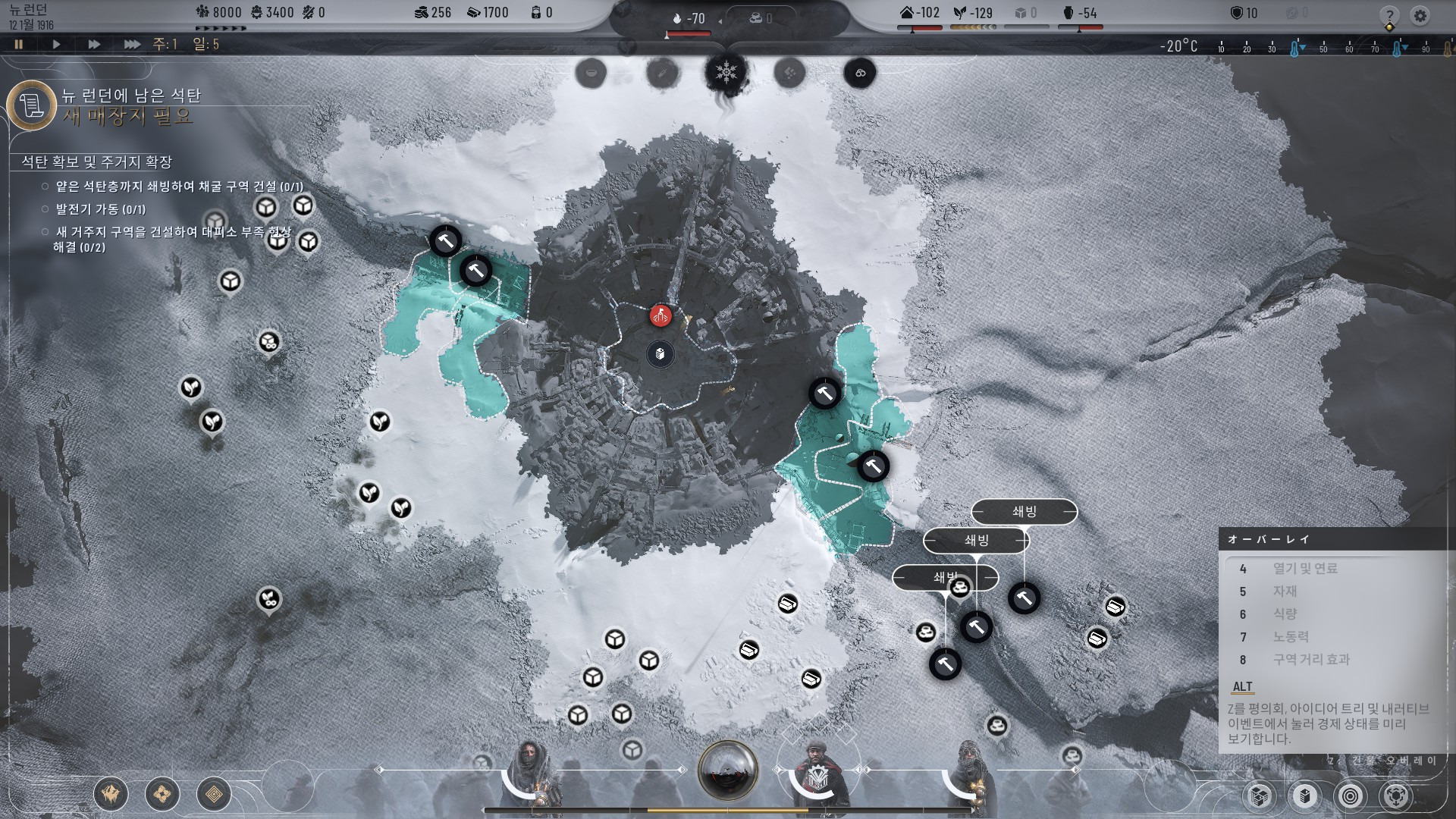Image resolution: width=1456 pixels, height=819 pixels.
Task: Click the topmost 쇄빙 frostbreak label
Action: point(1024,512)
